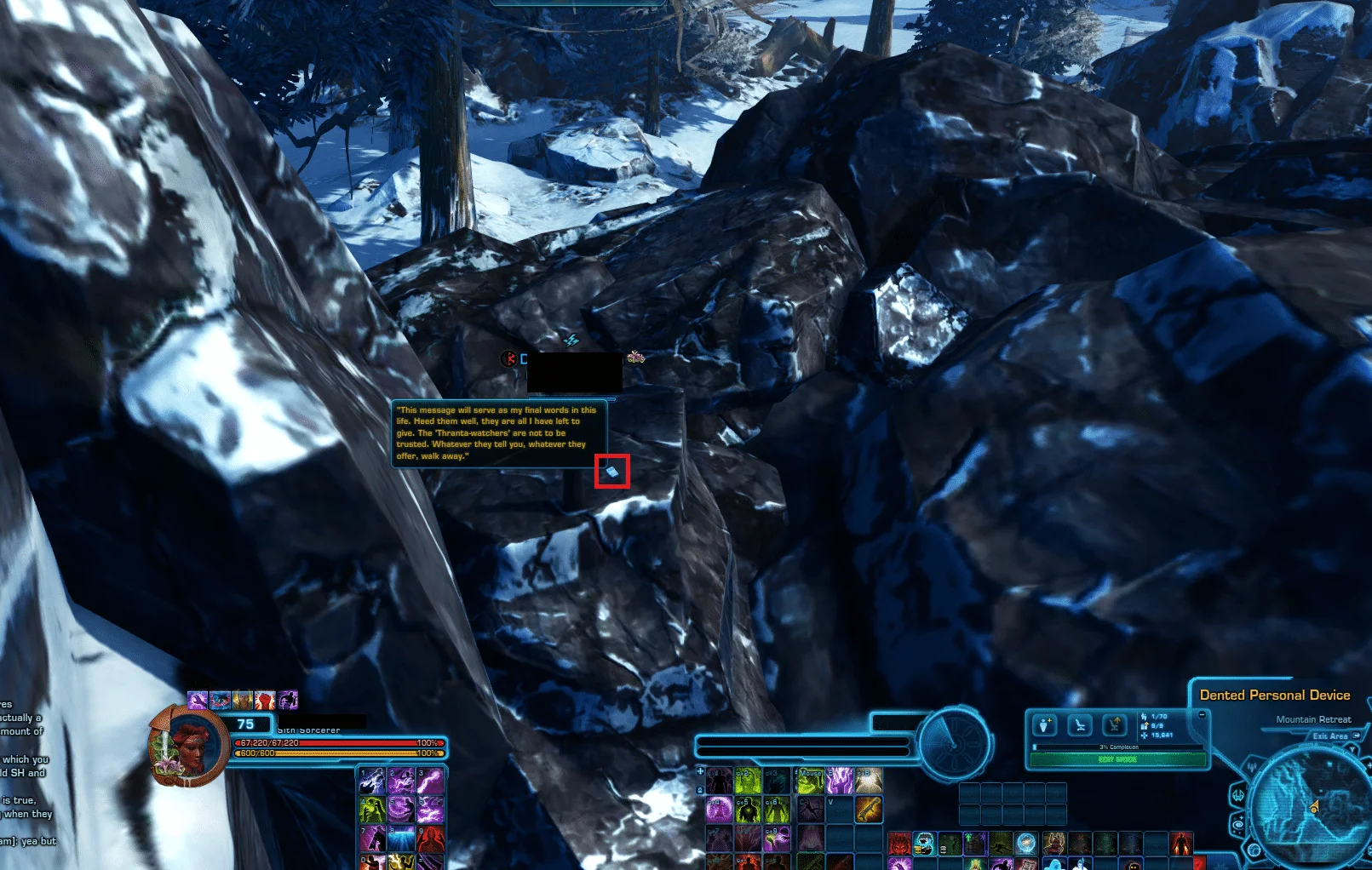The height and width of the screenshot is (870, 1372).
Task: Select the golden rifle item slot
Action: pos(868,809)
